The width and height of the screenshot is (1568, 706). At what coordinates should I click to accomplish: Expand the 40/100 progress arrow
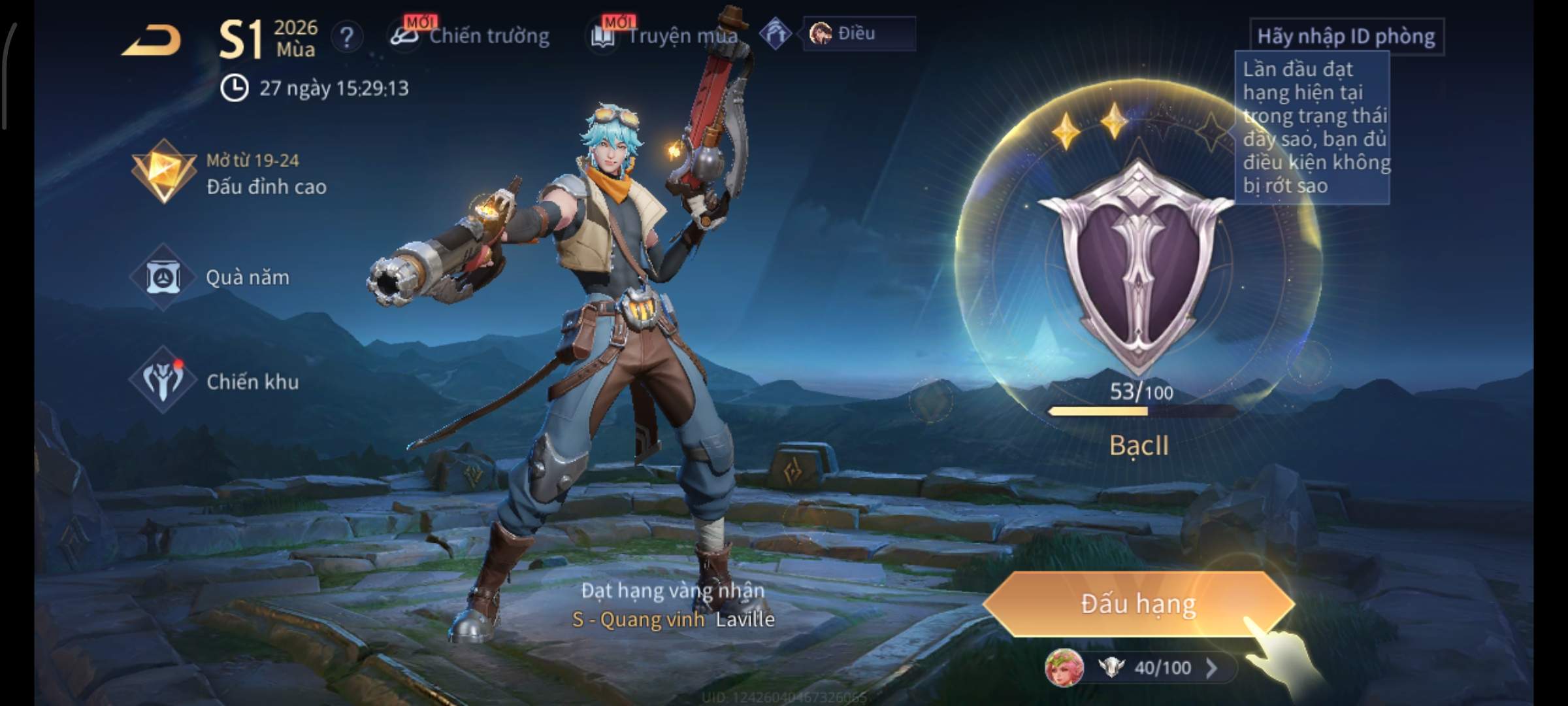pos(1211,668)
